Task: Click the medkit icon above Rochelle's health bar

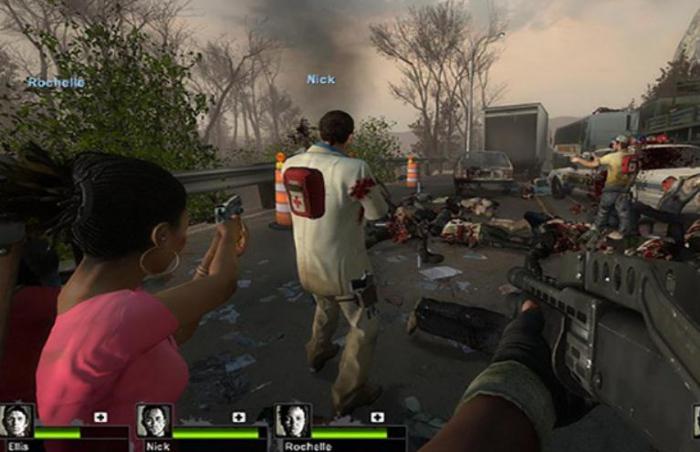Action: pyautogui.click(x=376, y=416)
